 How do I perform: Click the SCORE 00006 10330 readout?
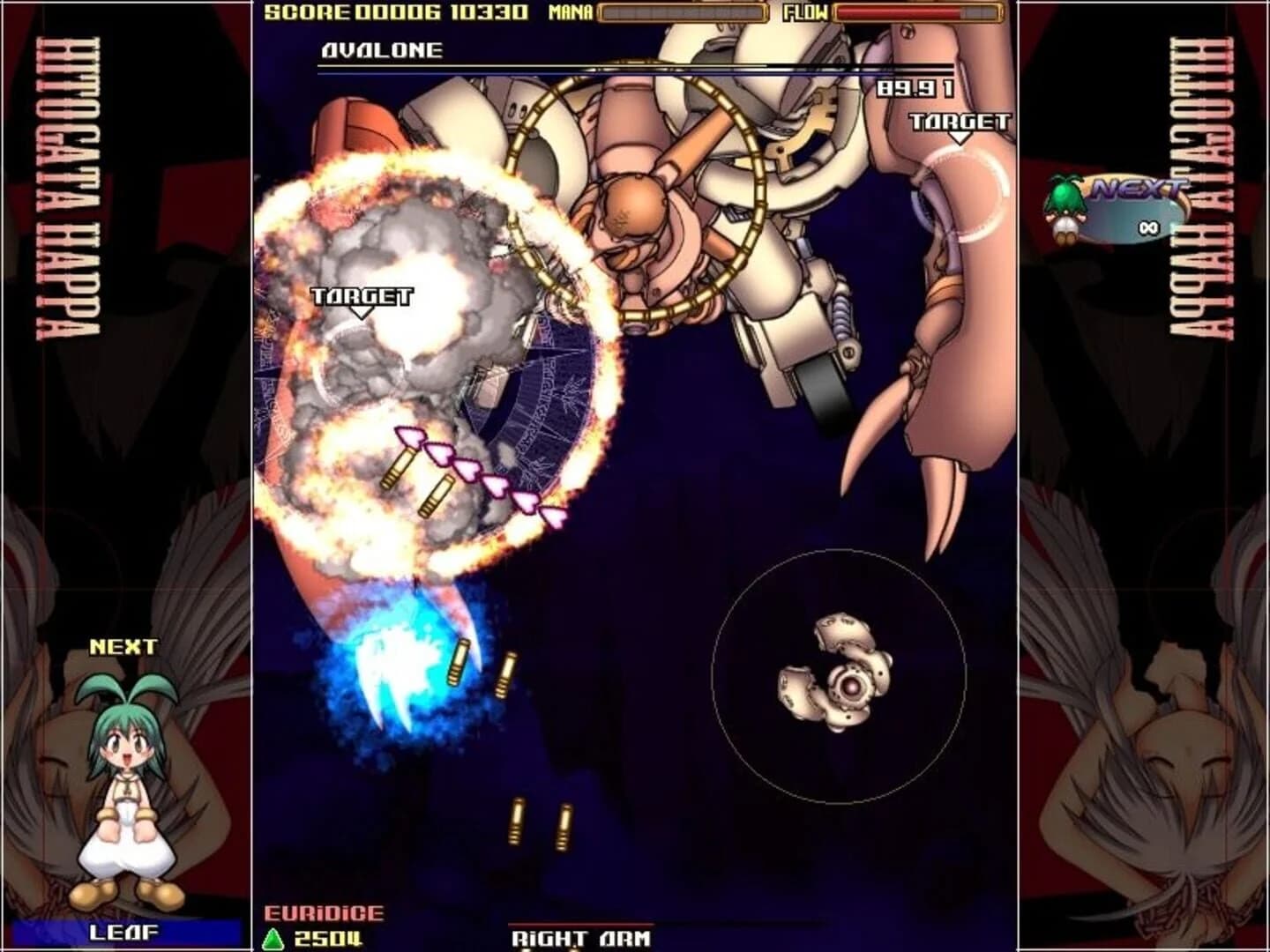point(397,12)
